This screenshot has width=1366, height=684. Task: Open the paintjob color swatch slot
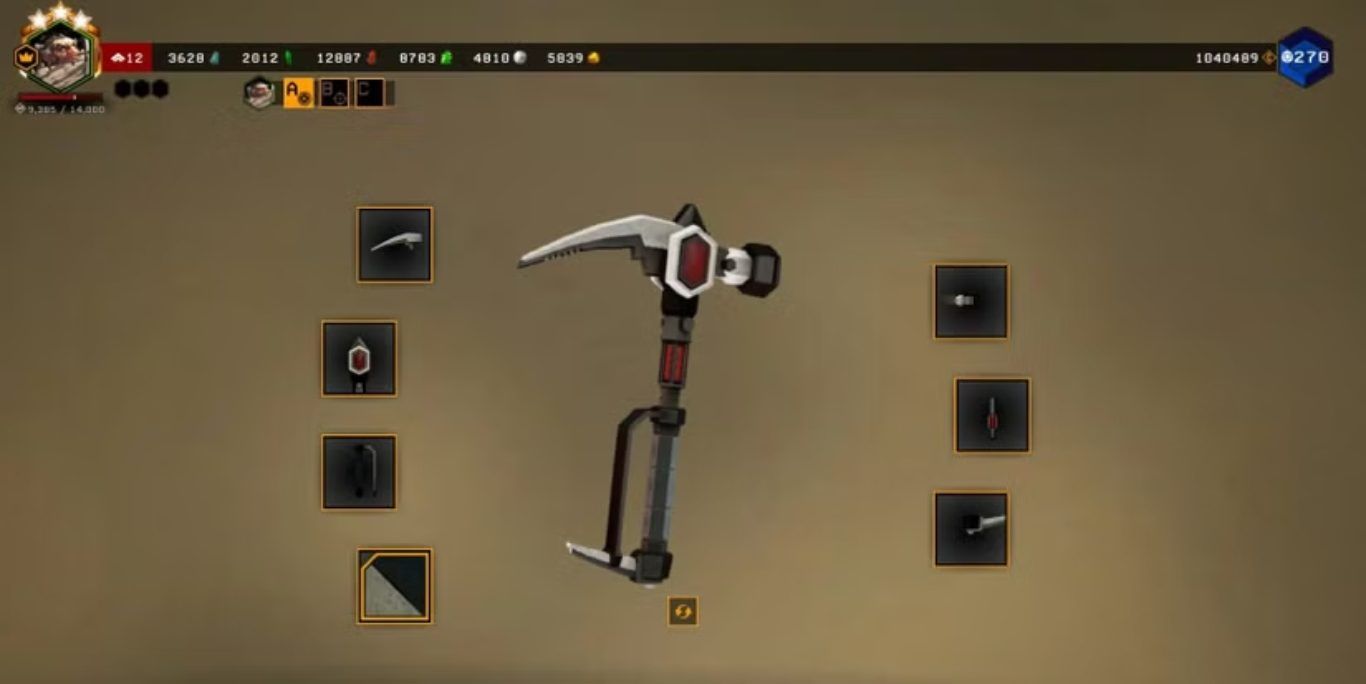pyautogui.click(x=395, y=586)
